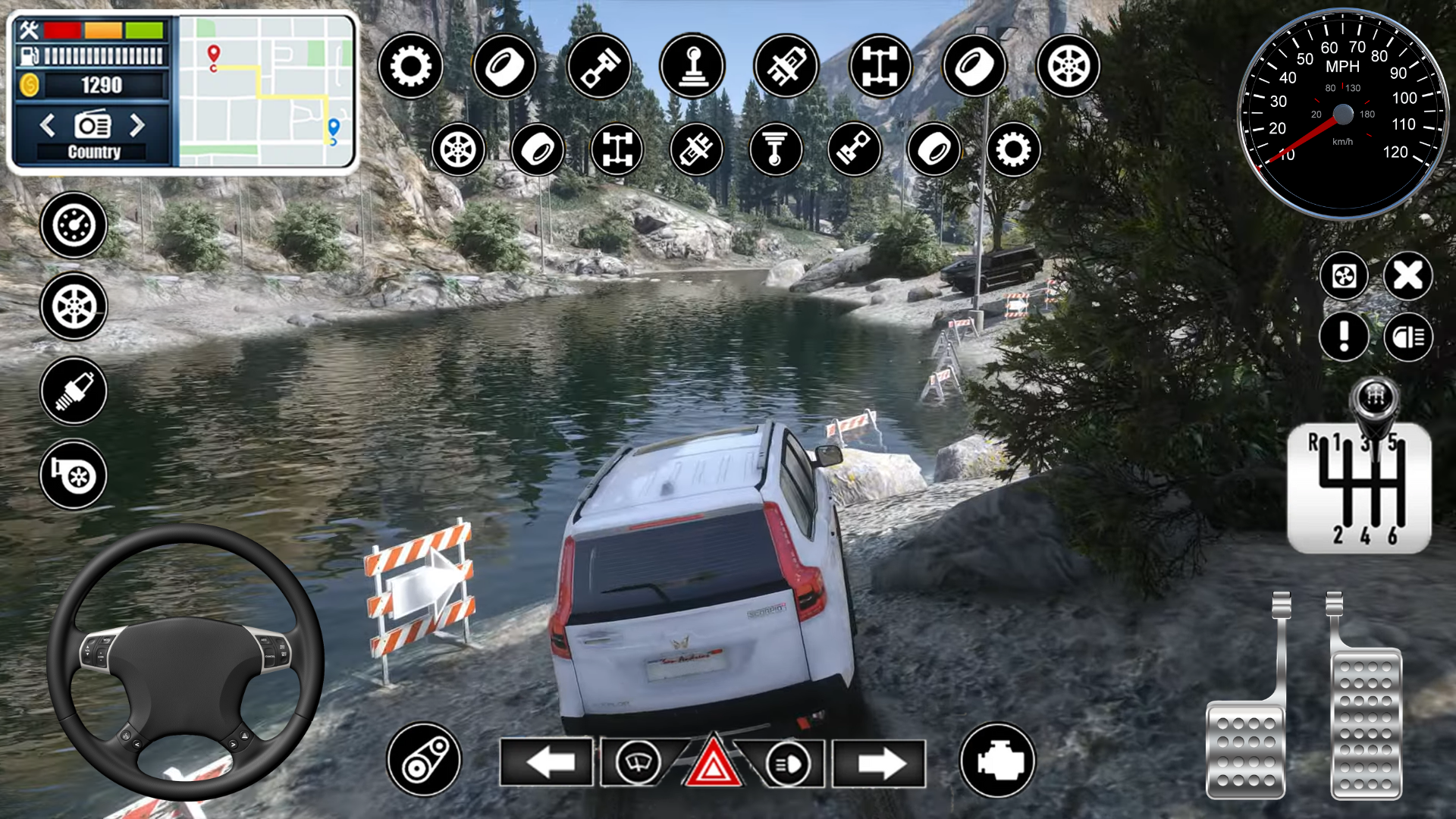Click the previous radio station arrow
Viewport: 1456px width, 819px height.
tap(47, 126)
